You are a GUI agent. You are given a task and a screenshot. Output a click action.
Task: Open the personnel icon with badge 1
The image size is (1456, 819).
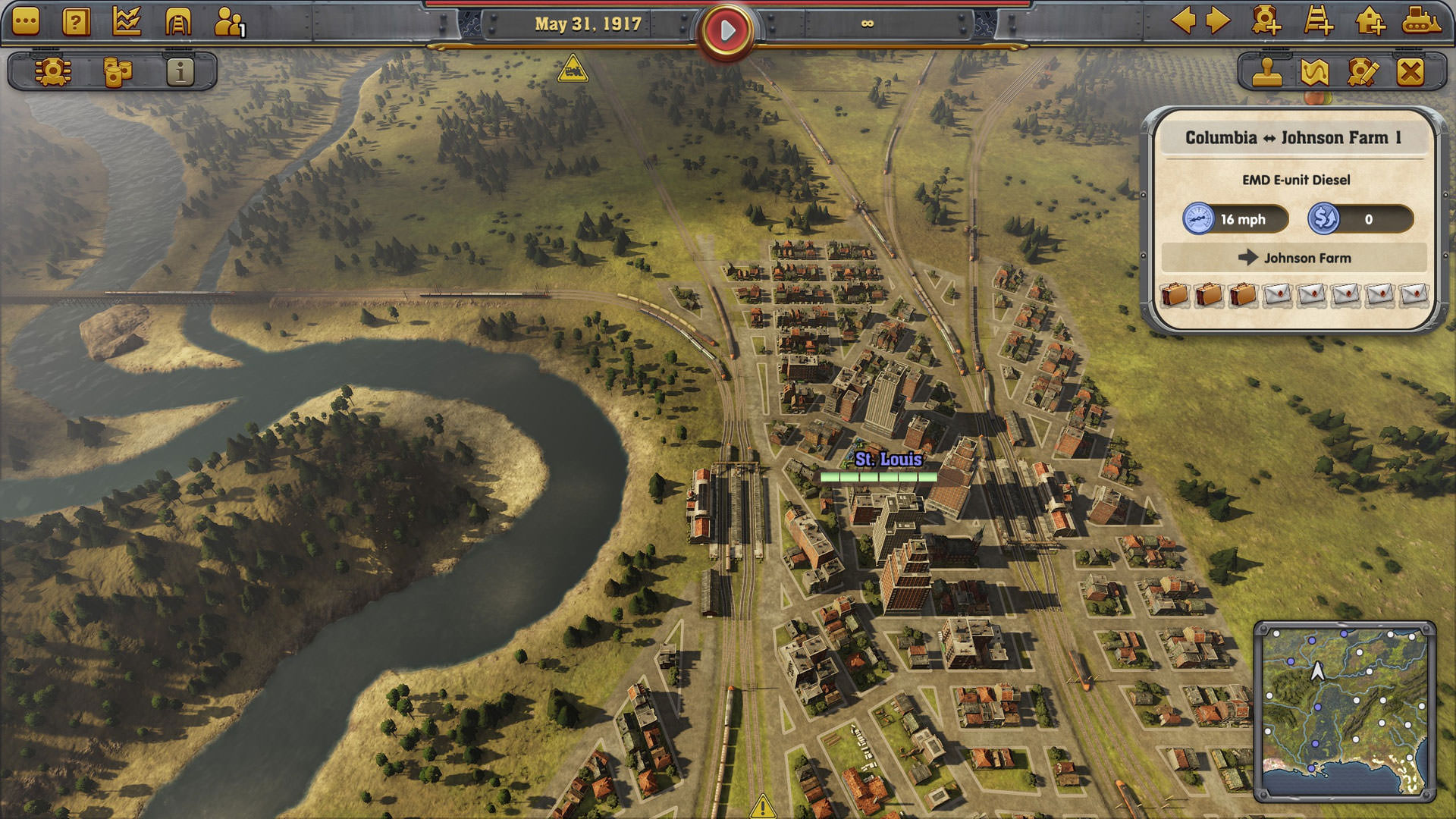[229, 22]
